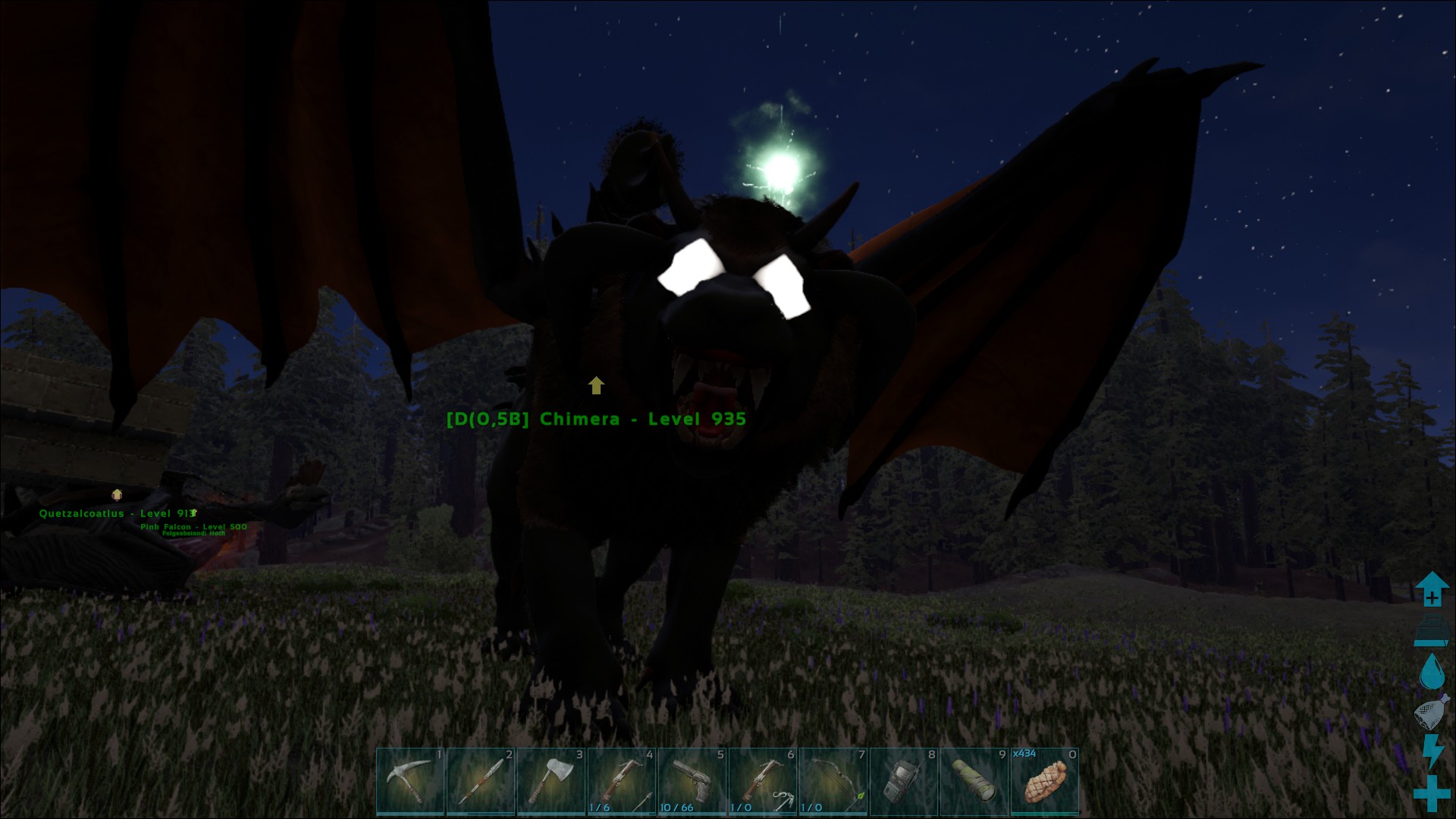This screenshot has width=1456, height=819.
Task: Use the cooked meat stack x434
Action: click(1045, 781)
